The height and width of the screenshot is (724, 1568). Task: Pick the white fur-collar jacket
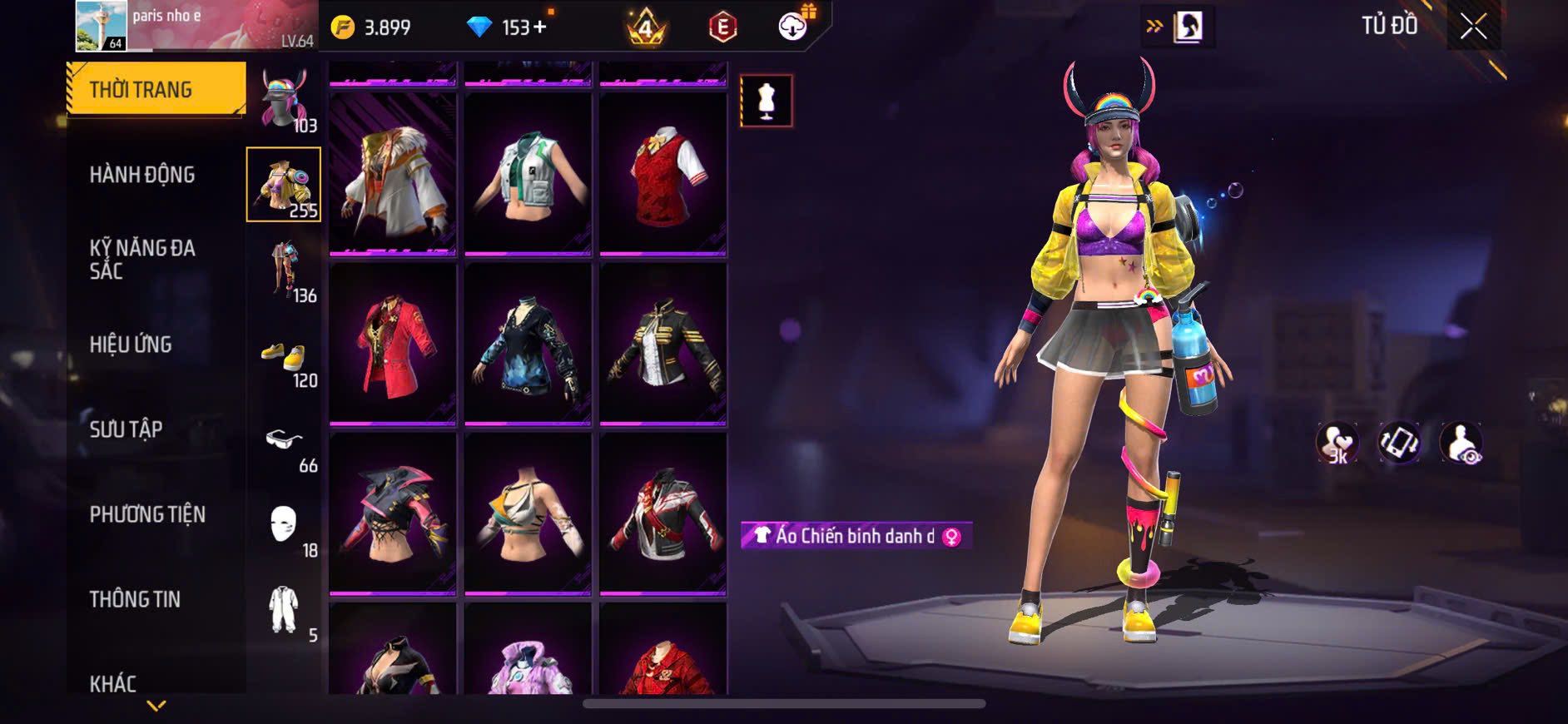[x=393, y=173]
